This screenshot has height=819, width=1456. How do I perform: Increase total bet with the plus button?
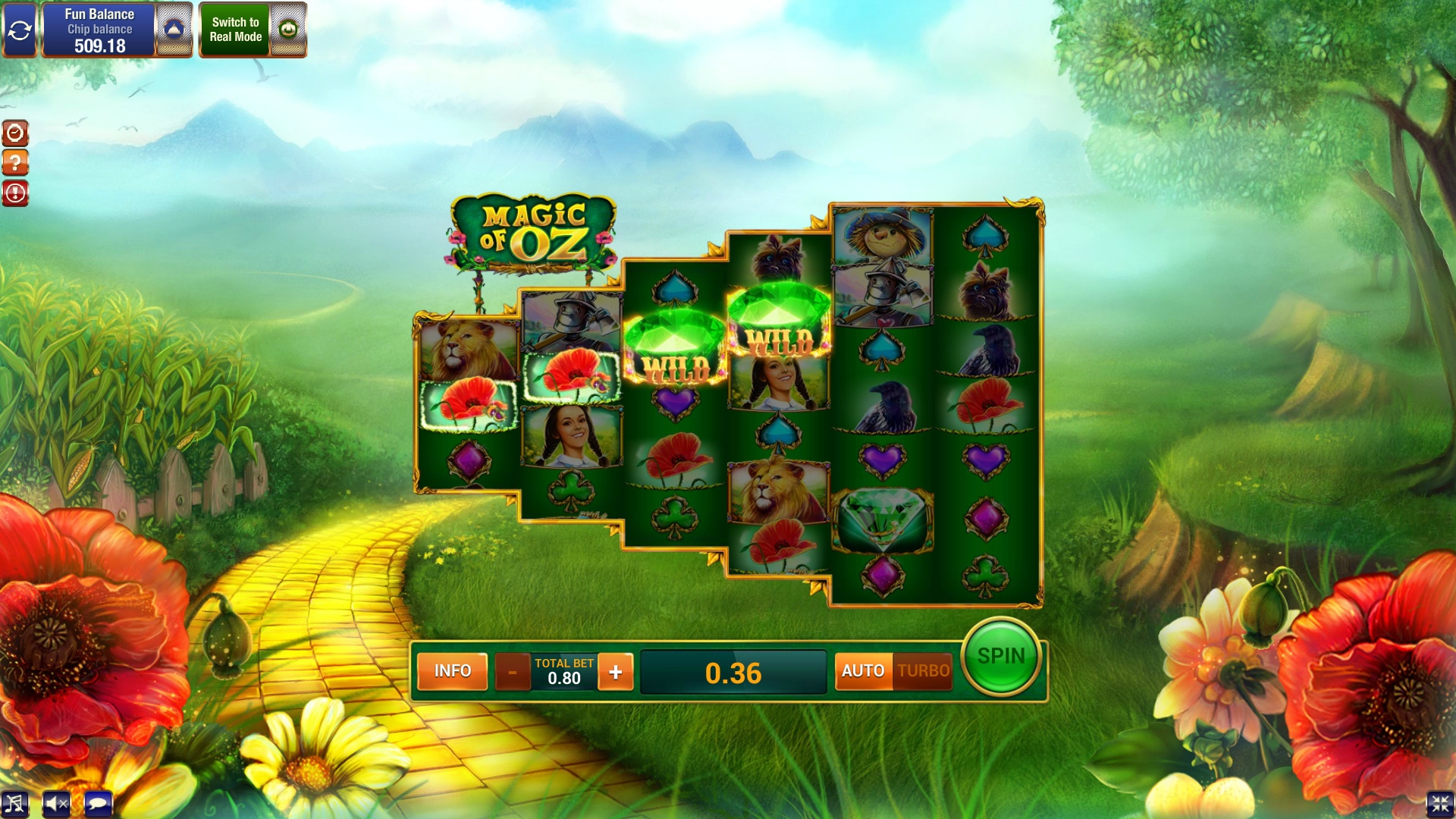615,672
